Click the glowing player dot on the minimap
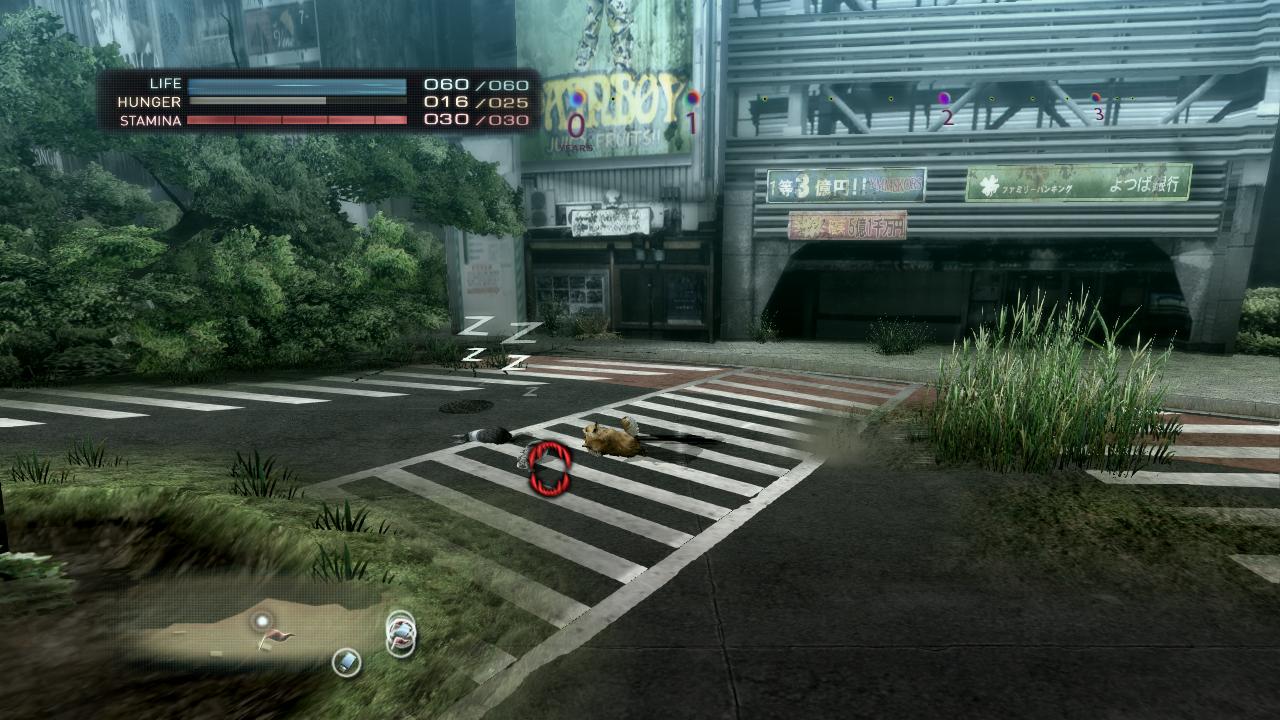Screen dimensions: 1280x720 [262, 622]
